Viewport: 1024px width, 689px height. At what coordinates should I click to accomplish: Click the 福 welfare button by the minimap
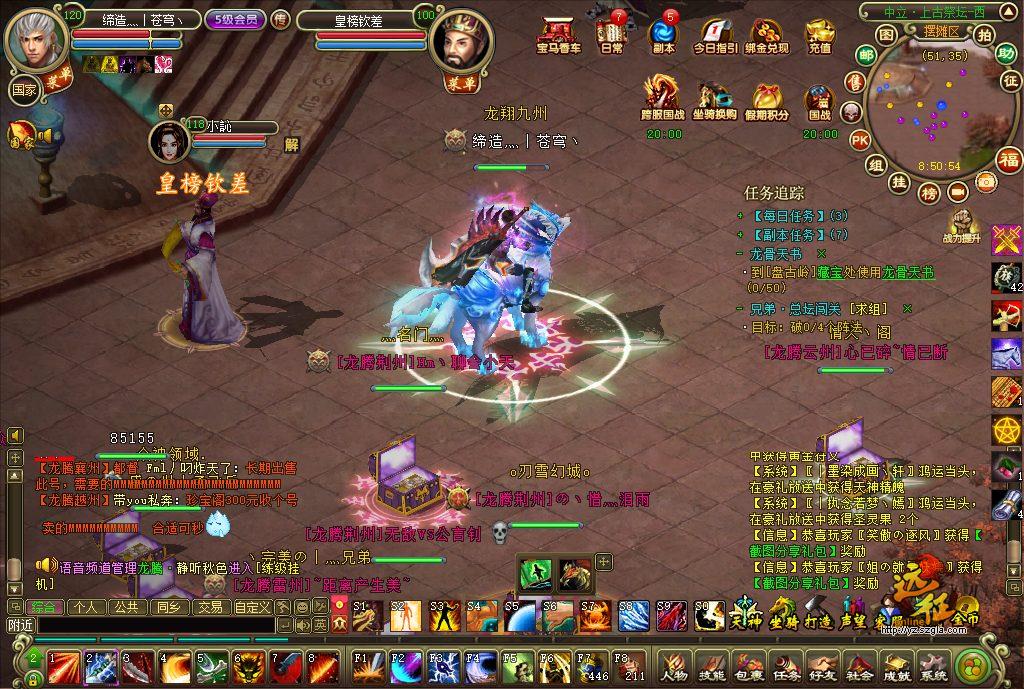(x=1009, y=159)
